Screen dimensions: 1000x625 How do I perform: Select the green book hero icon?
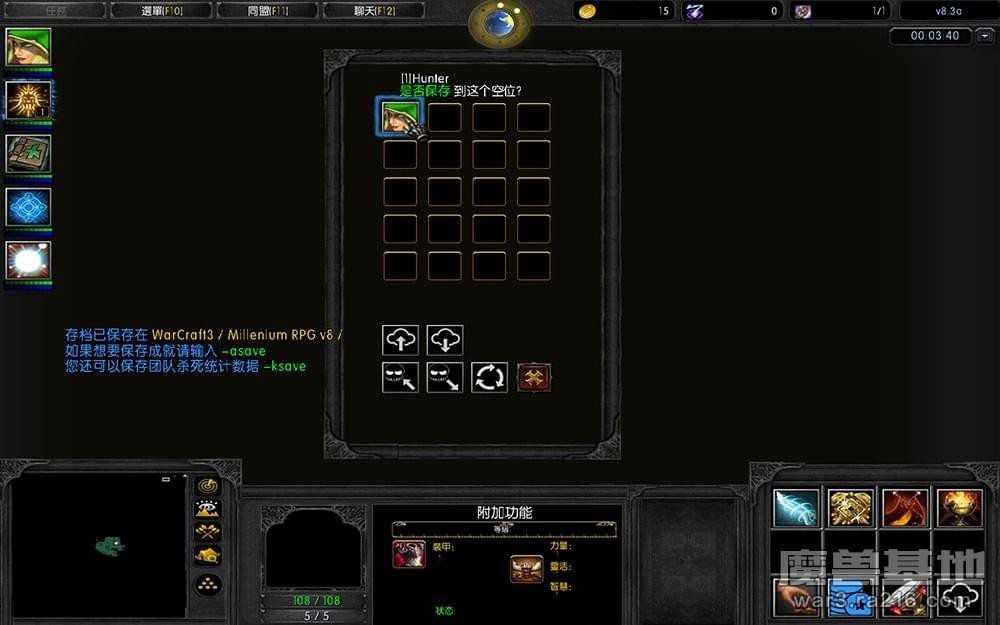(28, 153)
